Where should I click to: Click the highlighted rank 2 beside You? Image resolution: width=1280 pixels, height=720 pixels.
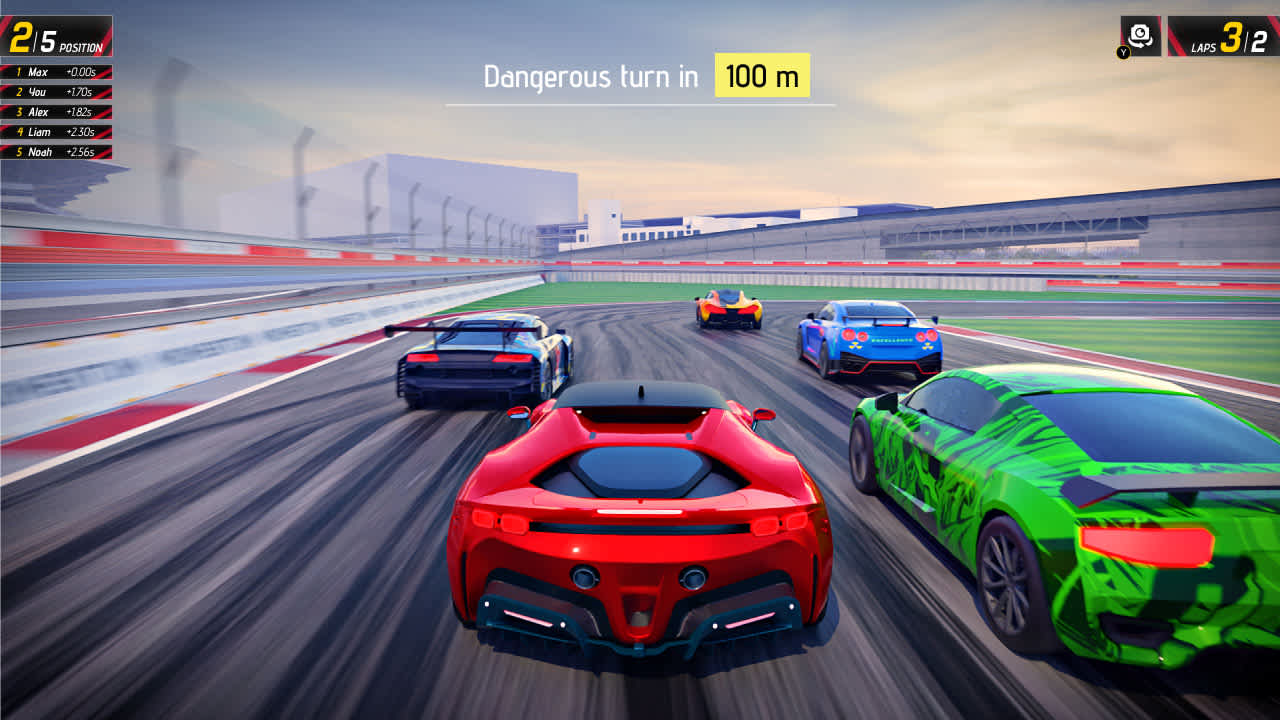point(20,92)
